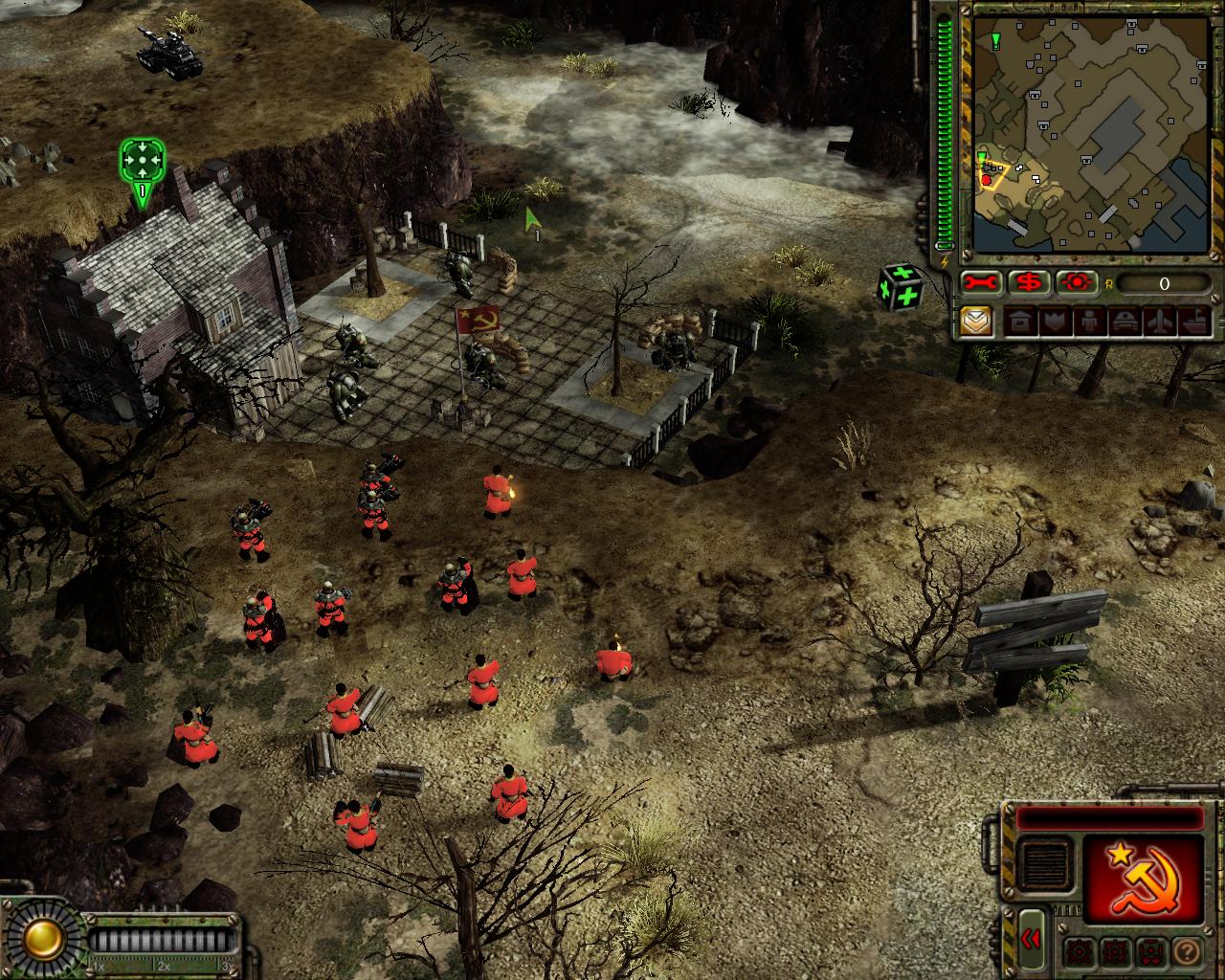This screenshot has height=980, width=1225.
Task: Select the 3x game speed setting
Action: [x=228, y=966]
